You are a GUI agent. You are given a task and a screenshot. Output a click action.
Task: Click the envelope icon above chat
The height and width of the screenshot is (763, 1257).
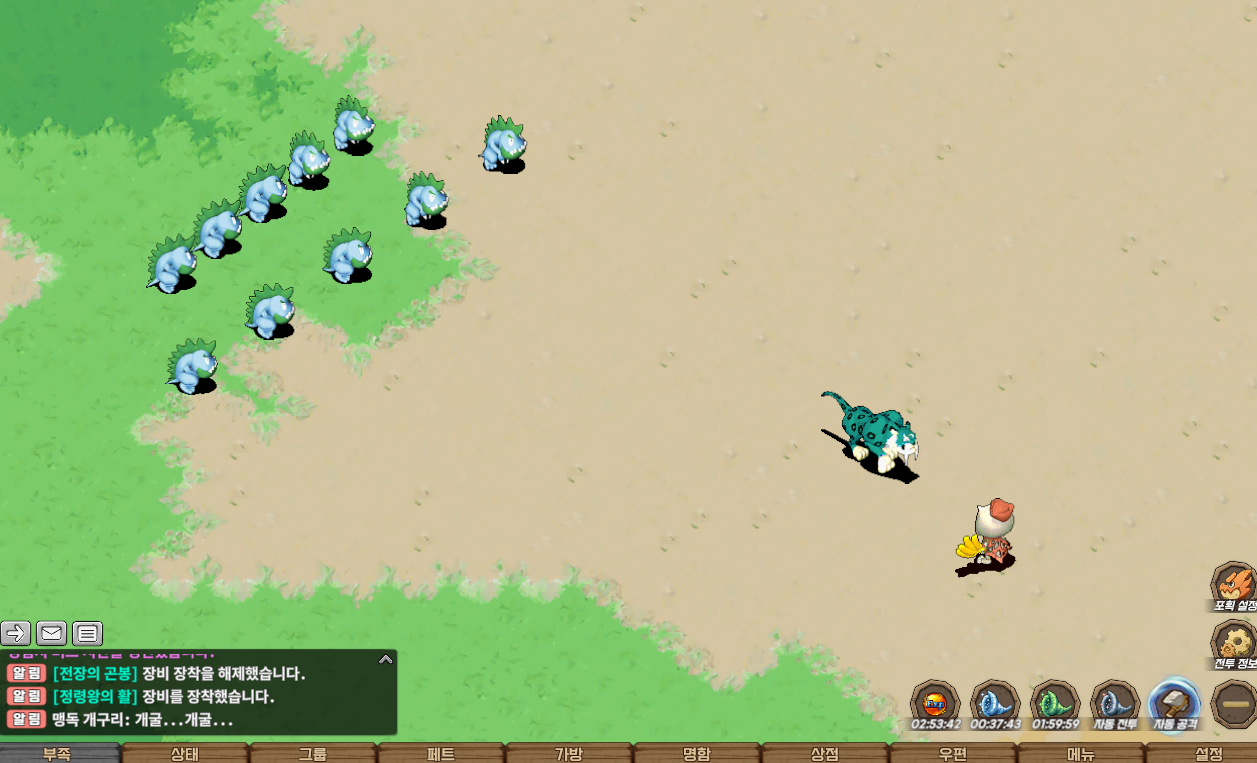coord(52,633)
